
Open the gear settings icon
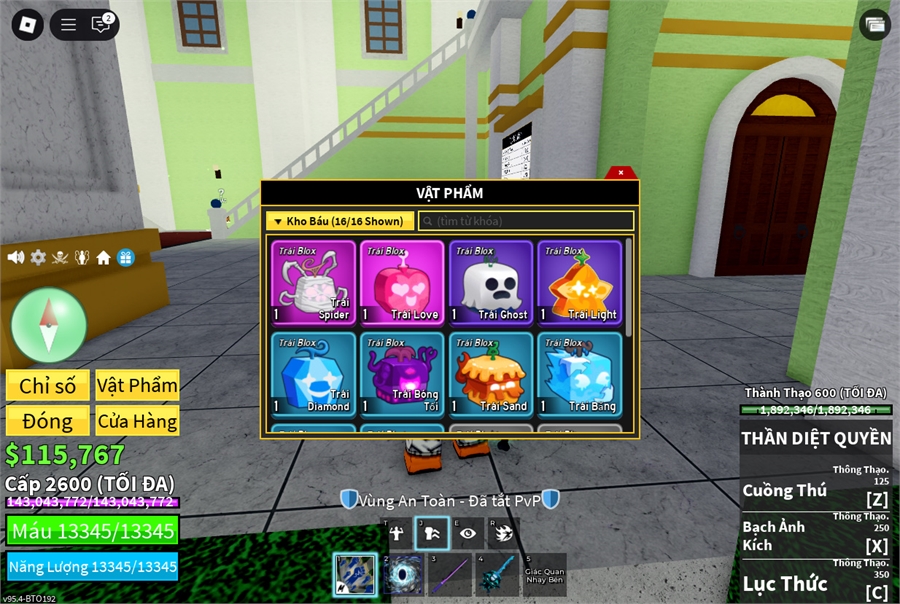tap(38, 258)
